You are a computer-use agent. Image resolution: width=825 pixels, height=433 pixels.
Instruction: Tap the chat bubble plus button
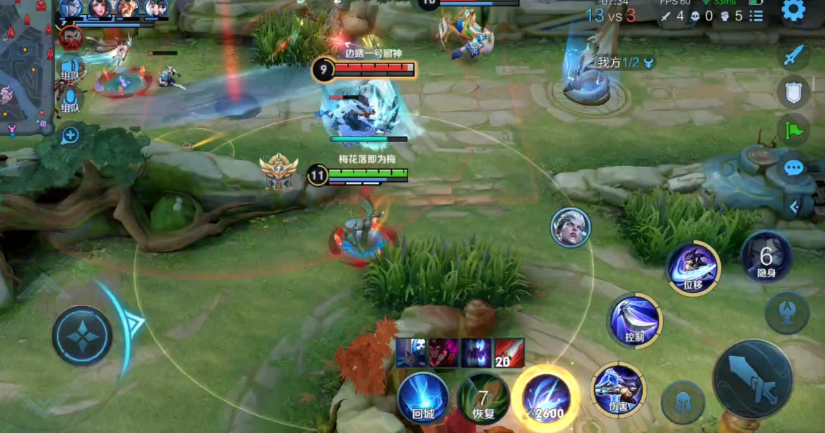coord(70,134)
